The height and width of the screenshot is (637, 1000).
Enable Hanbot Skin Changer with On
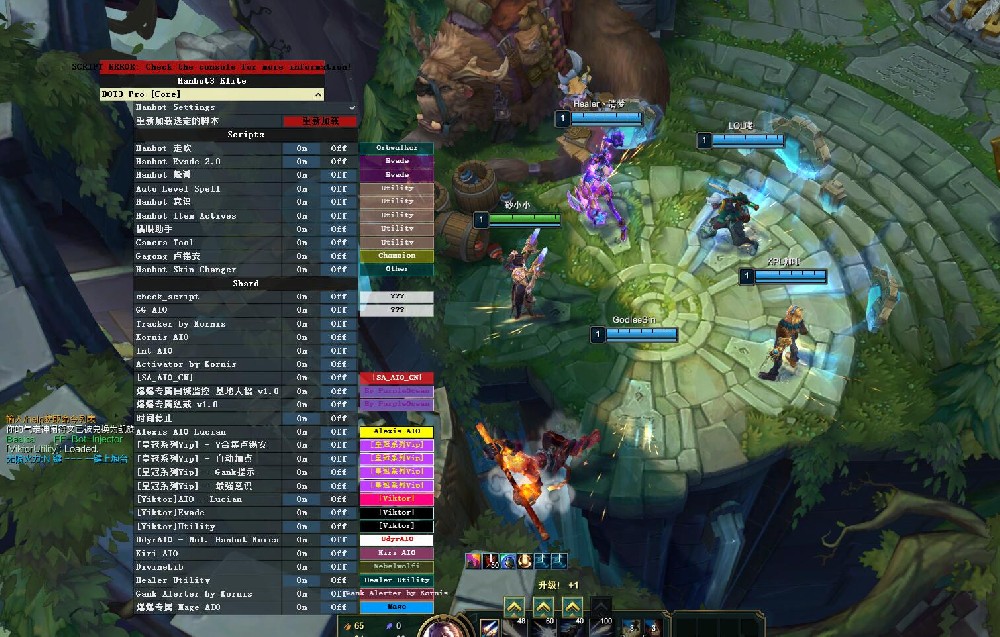pyautogui.click(x=302, y=269)
